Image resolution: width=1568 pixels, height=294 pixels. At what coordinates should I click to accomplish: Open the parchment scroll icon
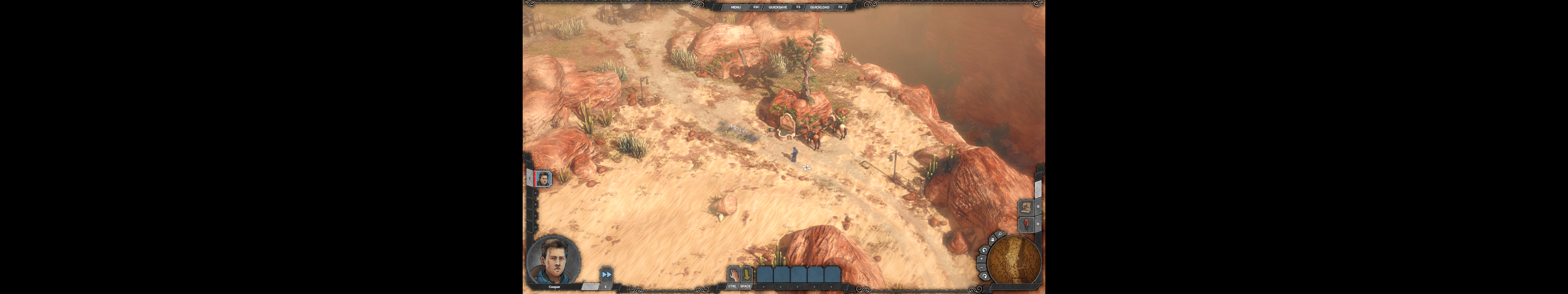pyautogui.click(x=1027, y=207)
